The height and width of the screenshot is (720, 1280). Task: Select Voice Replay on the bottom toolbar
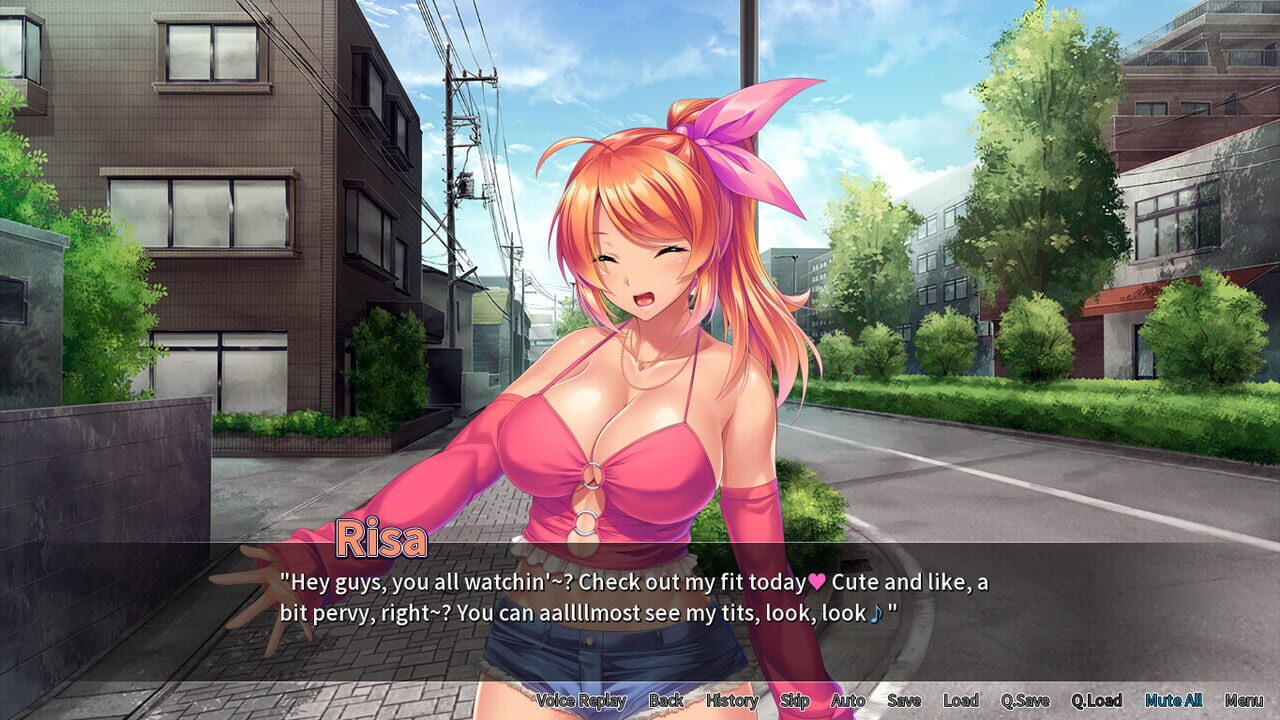[580, 701]
